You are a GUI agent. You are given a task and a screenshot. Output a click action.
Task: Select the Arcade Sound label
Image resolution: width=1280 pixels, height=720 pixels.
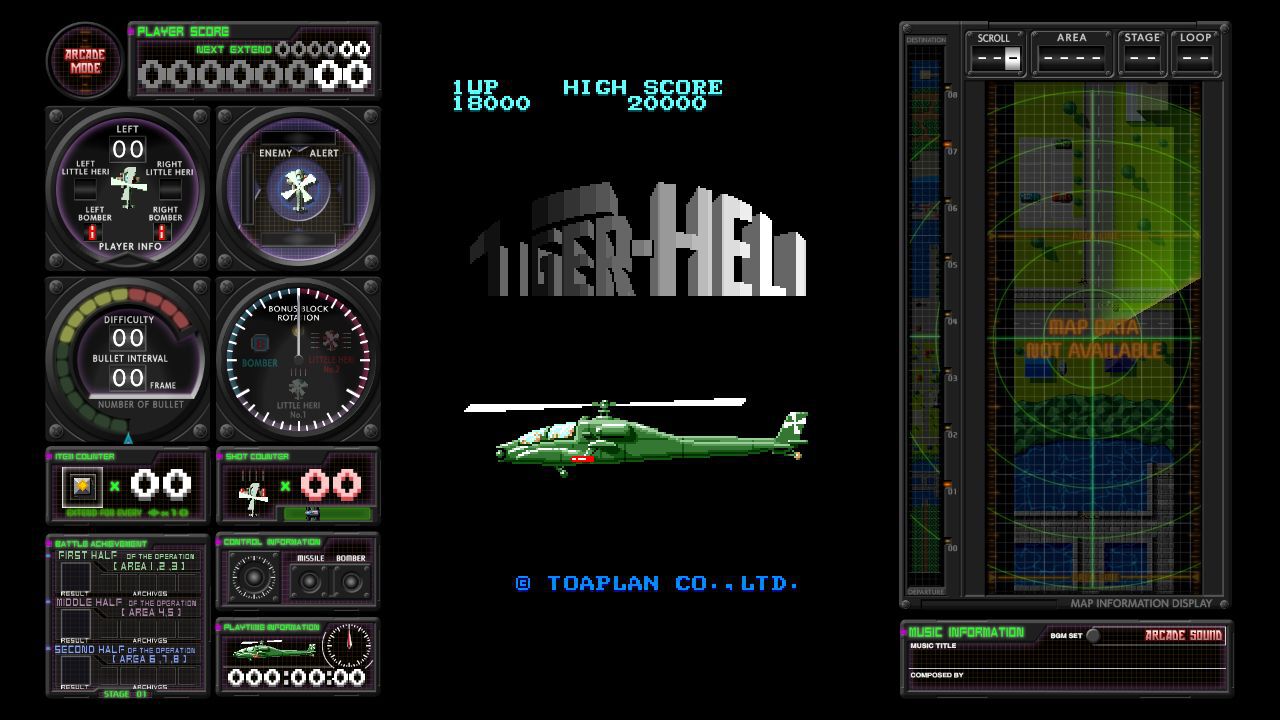point(1184,636)
